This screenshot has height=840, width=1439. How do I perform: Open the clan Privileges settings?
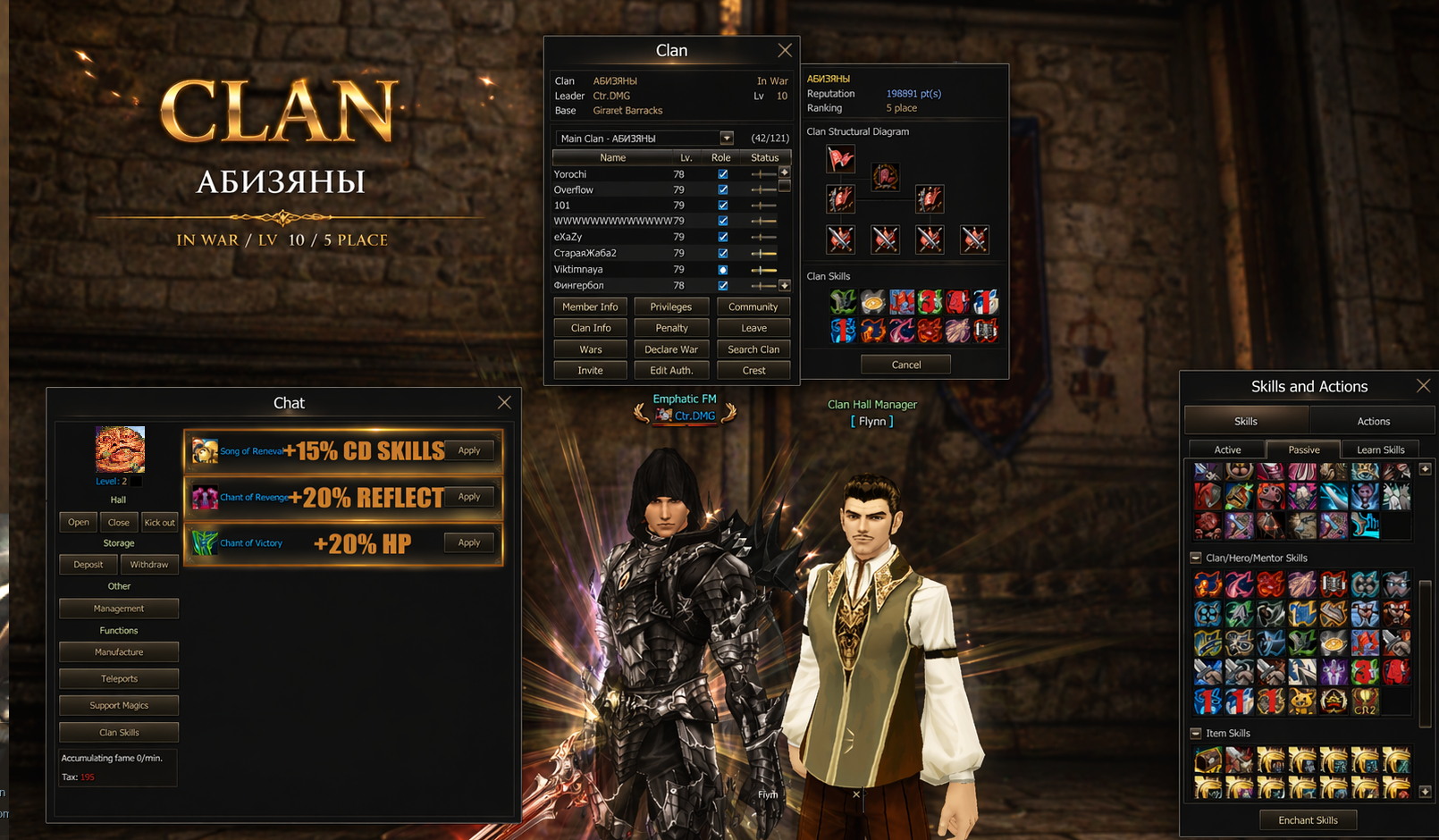coord(671,307)
